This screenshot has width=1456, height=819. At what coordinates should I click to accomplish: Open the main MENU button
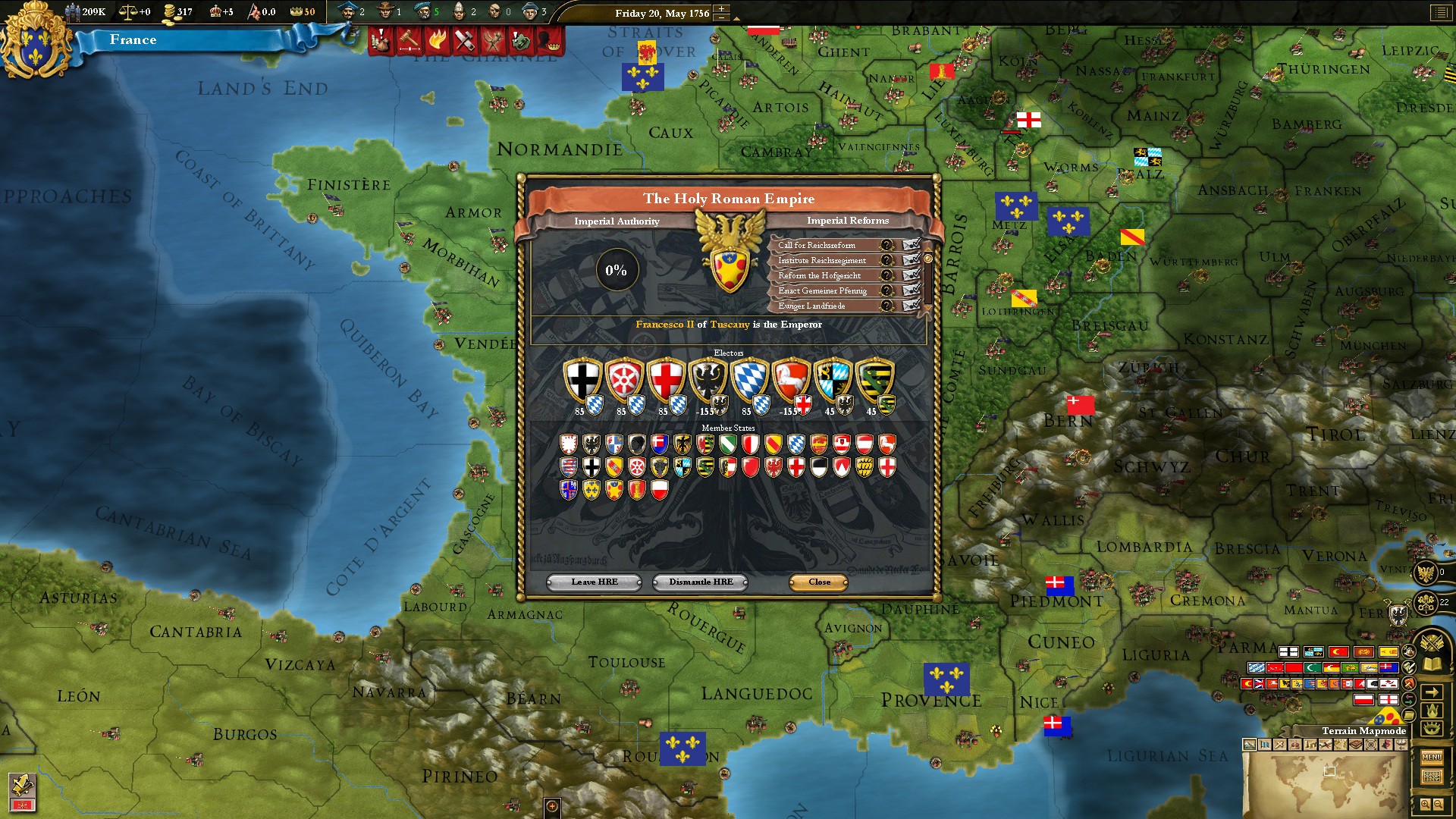point(1432,757)
